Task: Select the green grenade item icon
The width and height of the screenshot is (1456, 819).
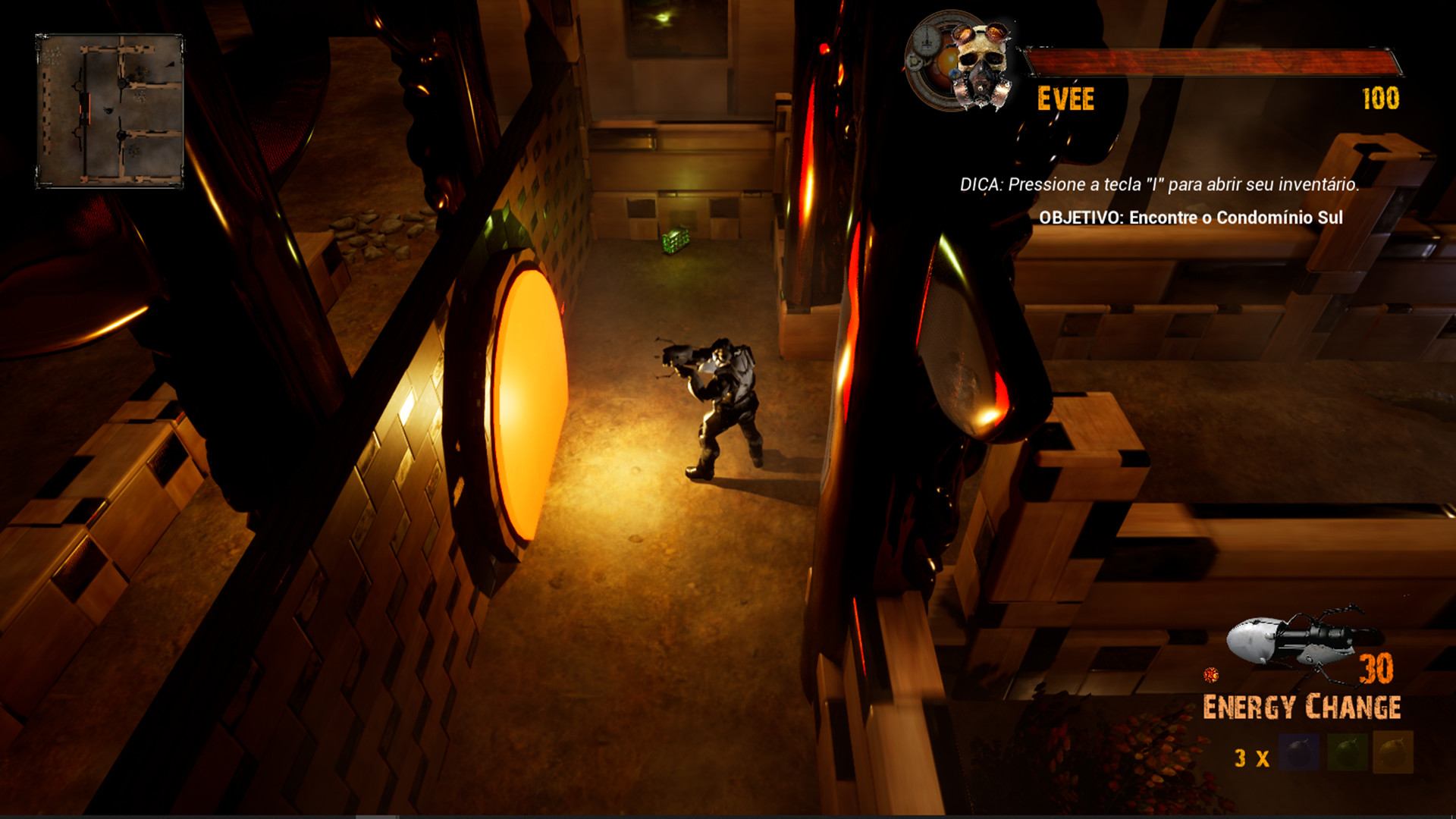Action: pos(1348,752)
